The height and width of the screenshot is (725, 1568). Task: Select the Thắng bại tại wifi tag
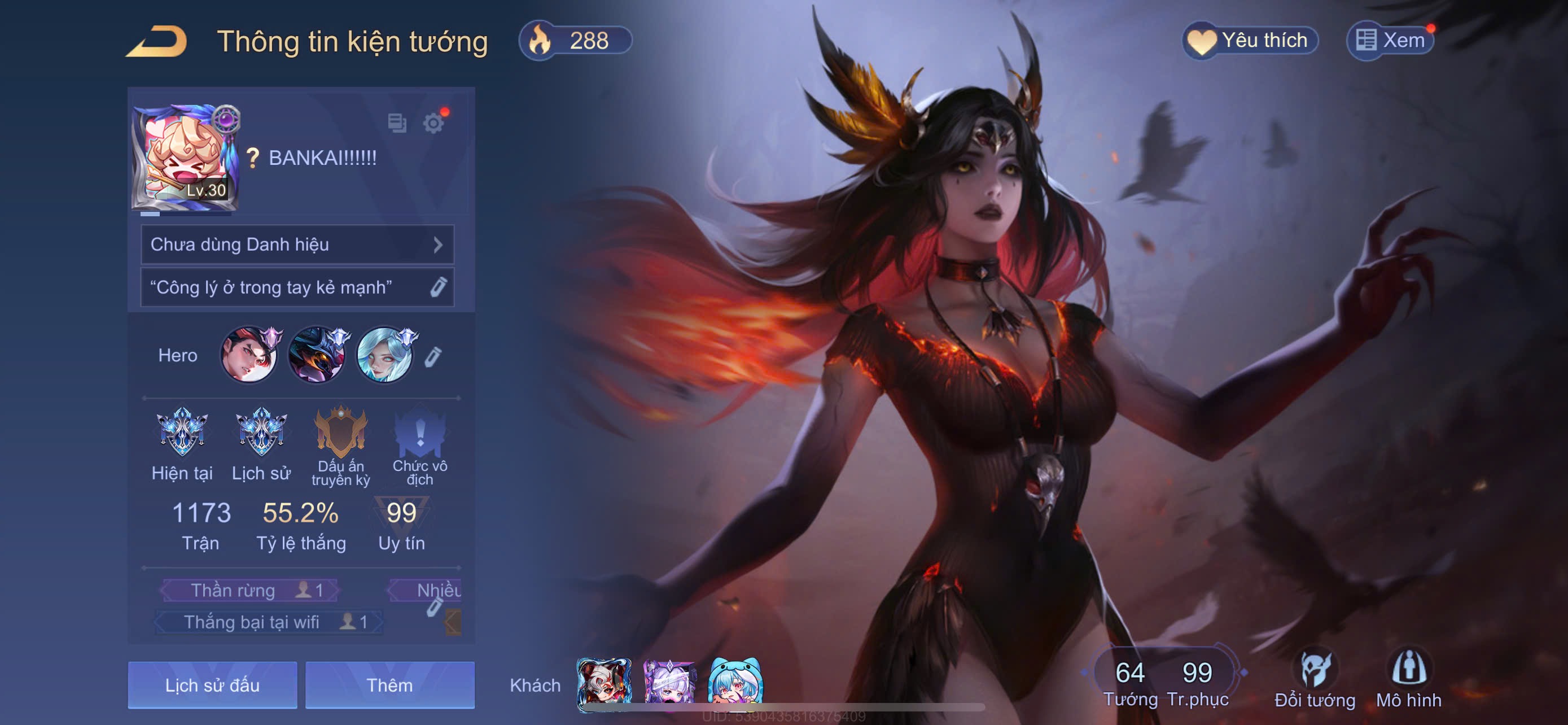(x=268, y=622)
